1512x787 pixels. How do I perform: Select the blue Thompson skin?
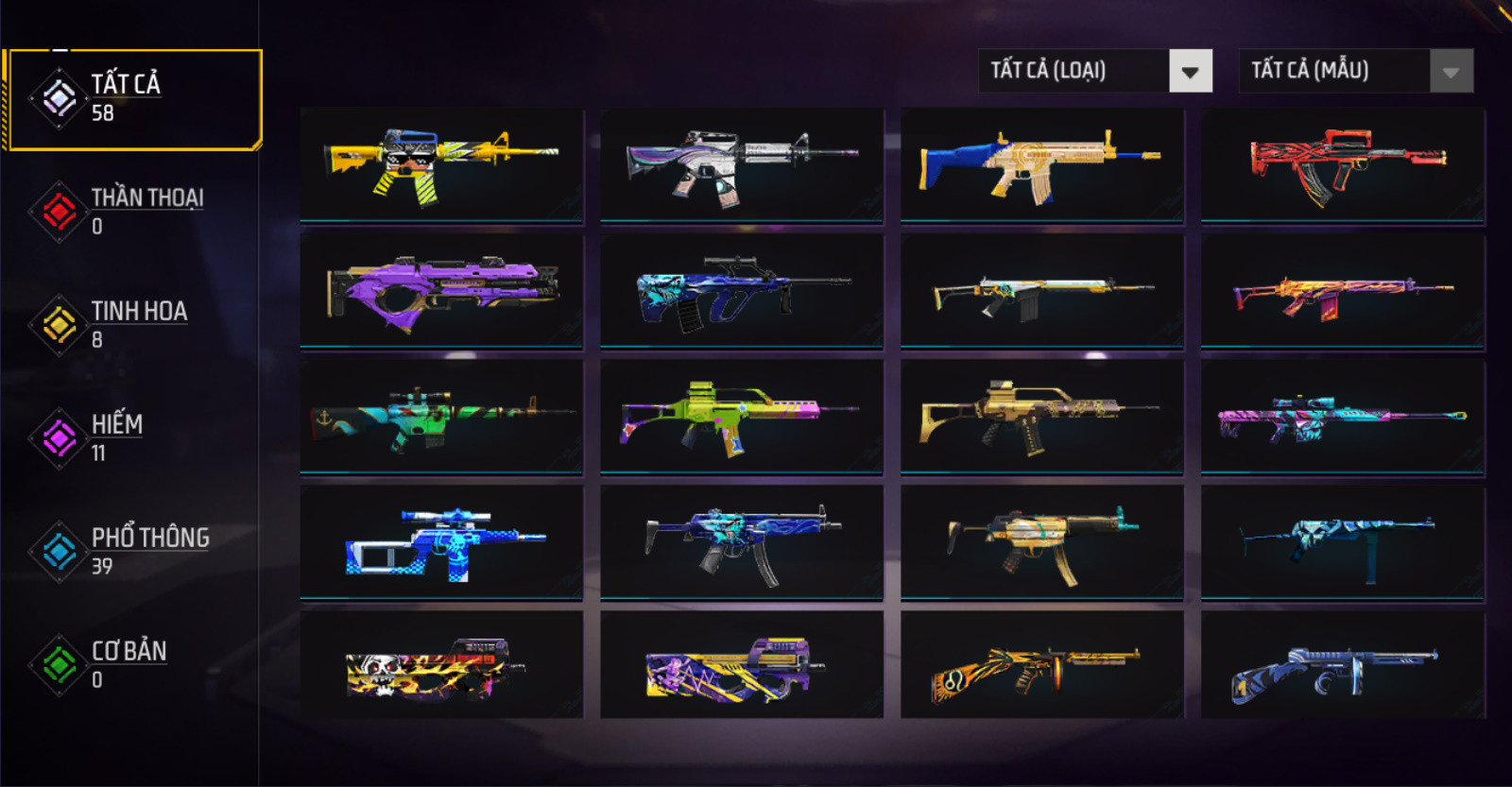coord(1343,665)
